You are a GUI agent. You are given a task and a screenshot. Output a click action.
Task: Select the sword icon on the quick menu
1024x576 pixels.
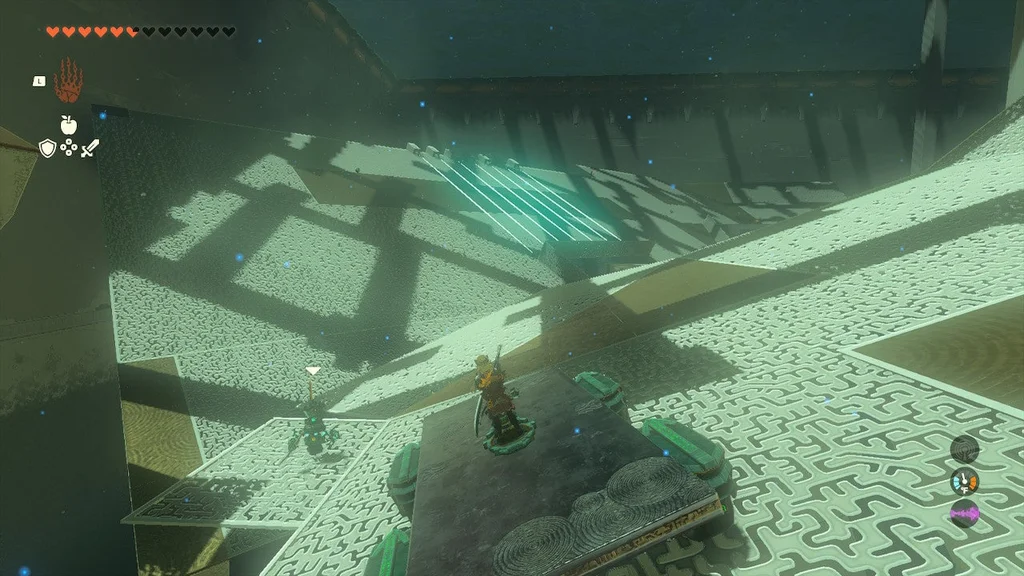90,148
